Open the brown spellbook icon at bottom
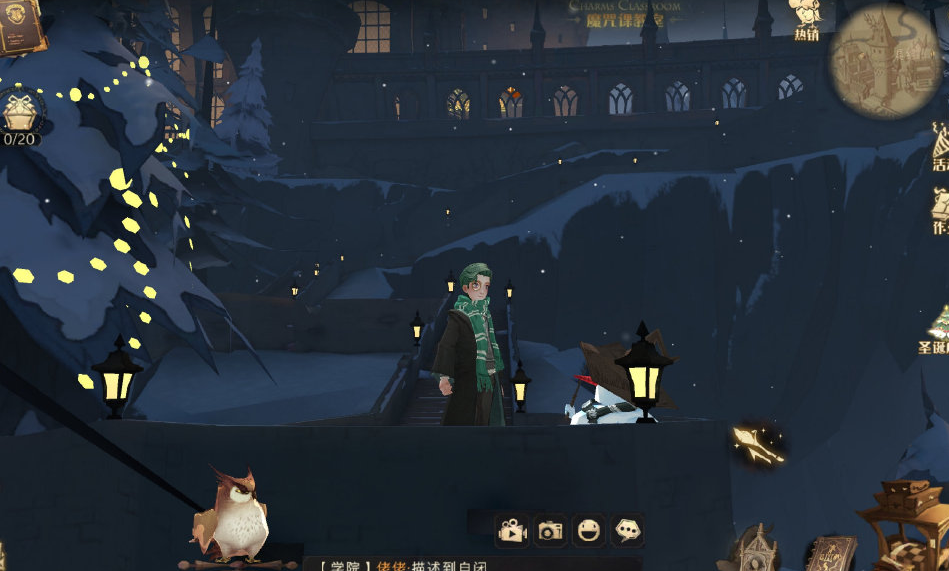The width and height of the screenshot is (949, 571). click(x=827, y=553)
